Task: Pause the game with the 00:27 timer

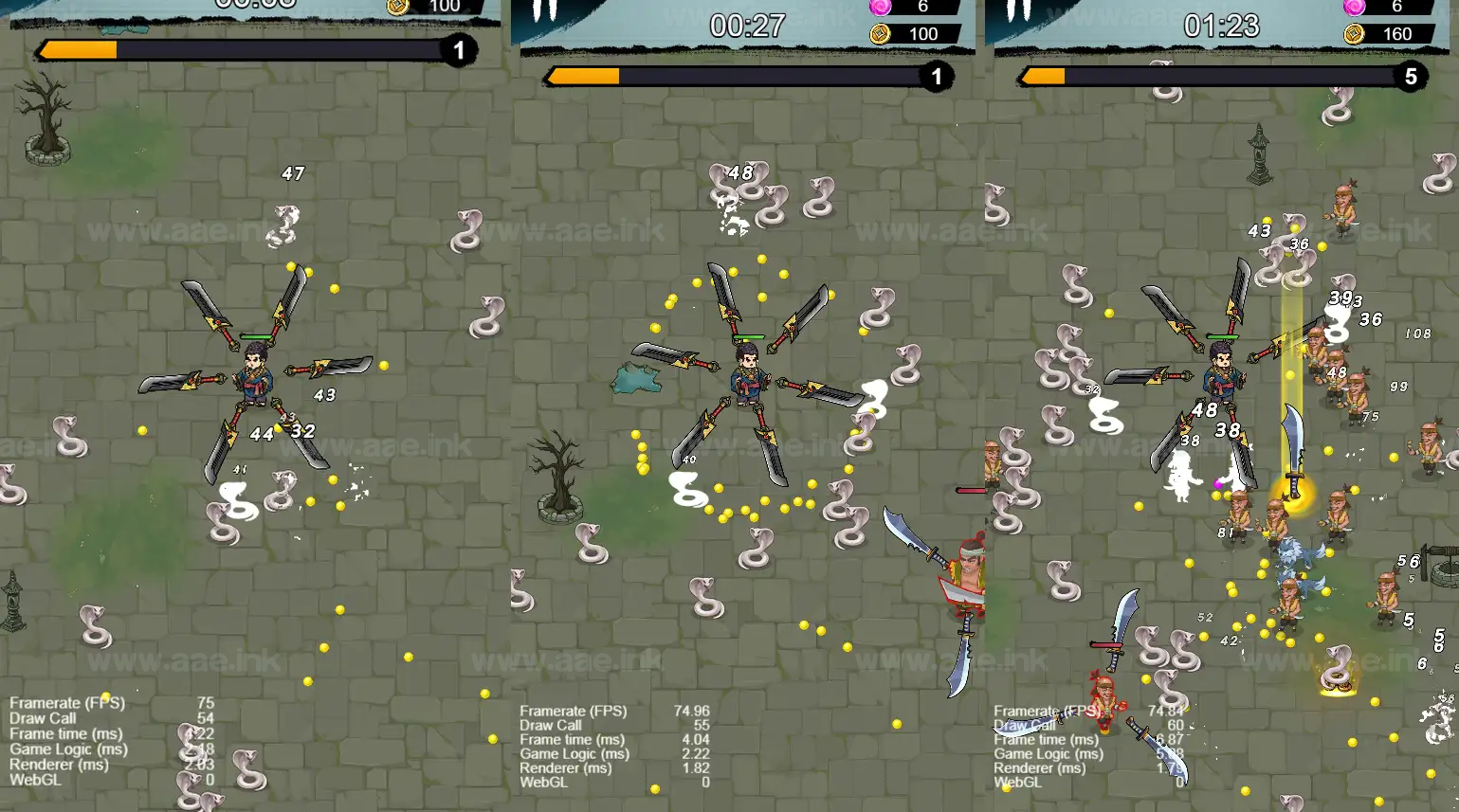Action: point(544,10)
